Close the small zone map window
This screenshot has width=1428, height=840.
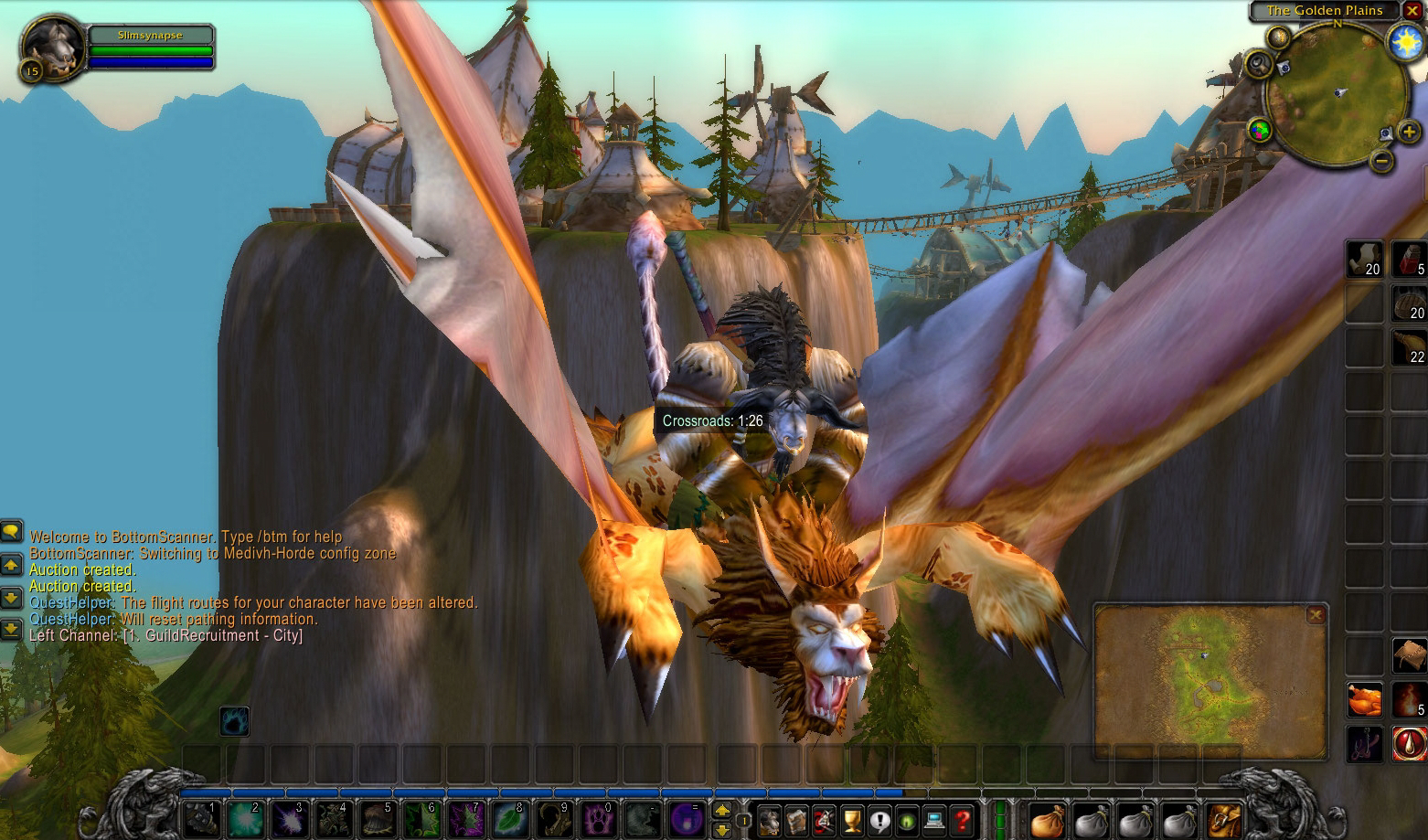pyautogui.click(x=1315, y=615)
